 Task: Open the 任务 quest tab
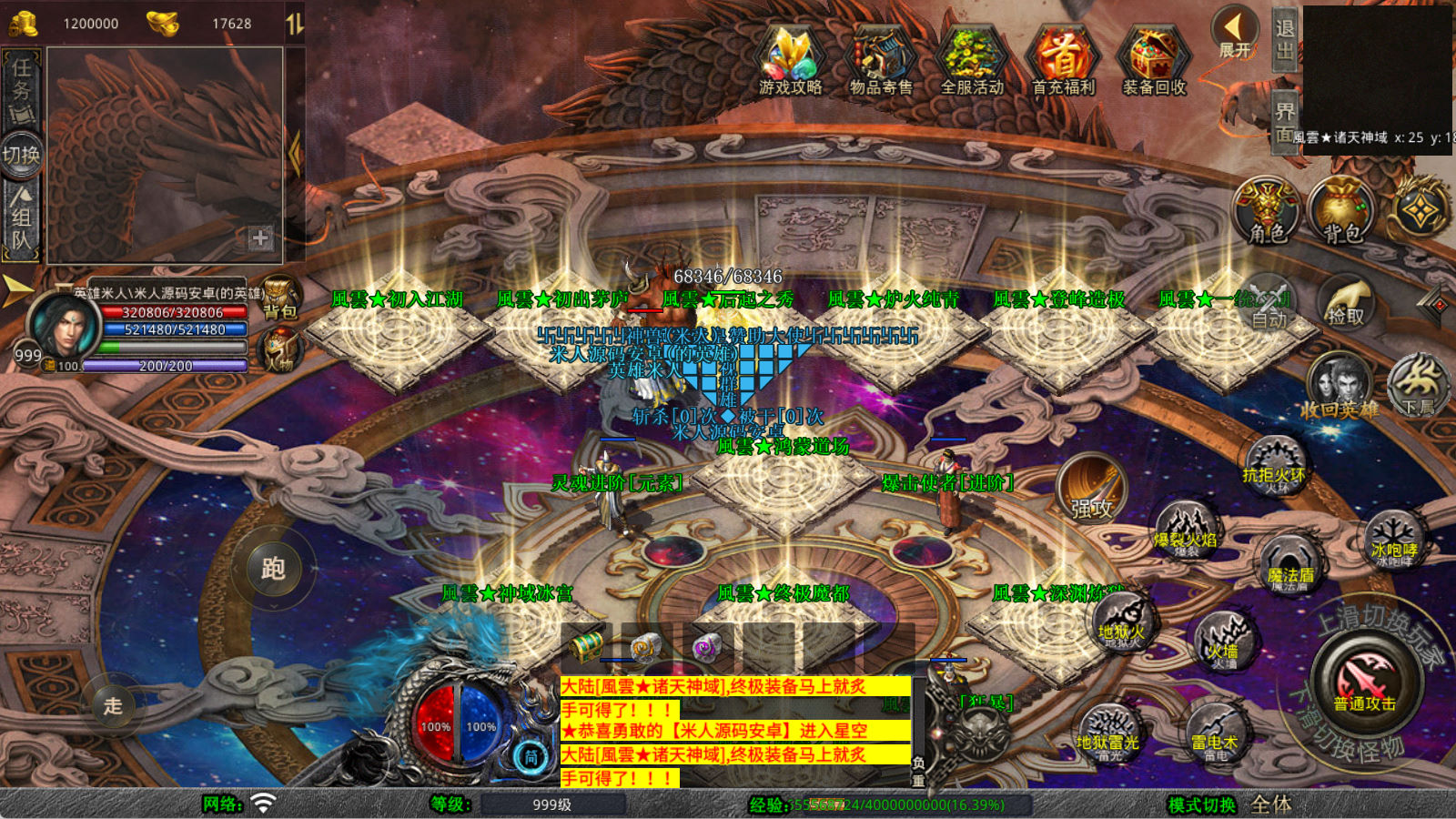[x=21, y=88]
